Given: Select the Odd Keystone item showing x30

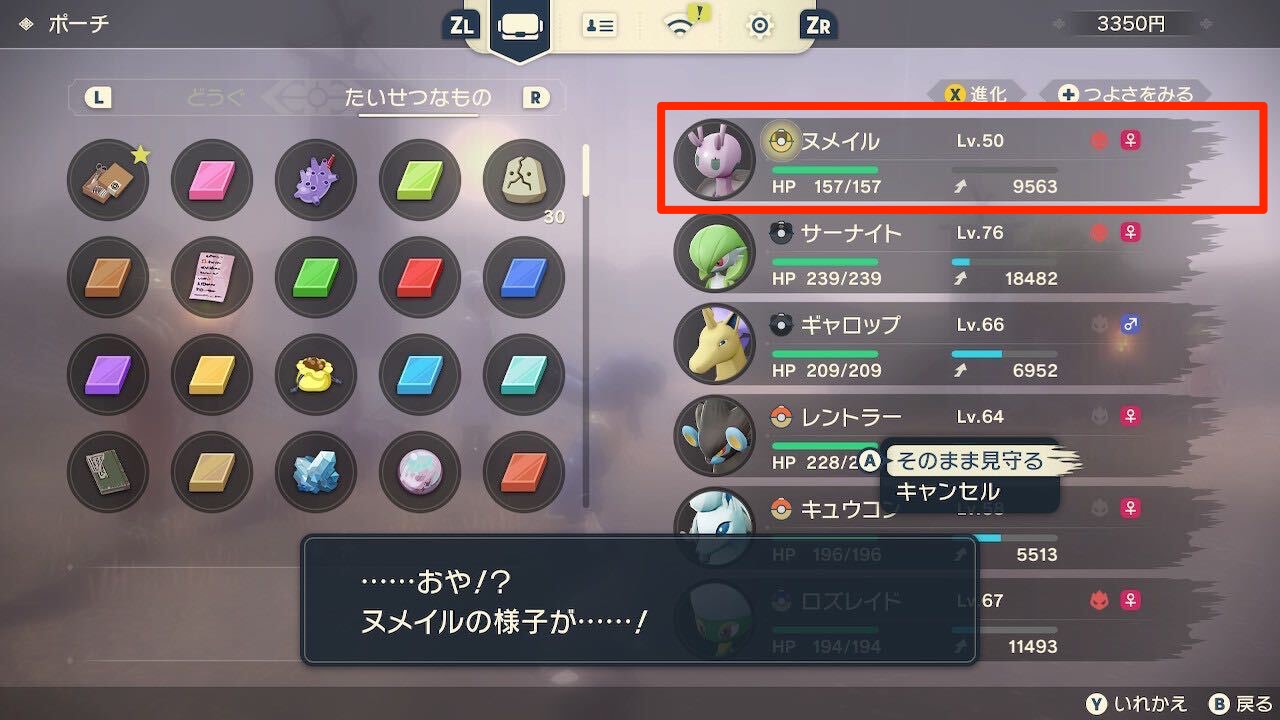Looking at the screenshot, I should [523, 180].
